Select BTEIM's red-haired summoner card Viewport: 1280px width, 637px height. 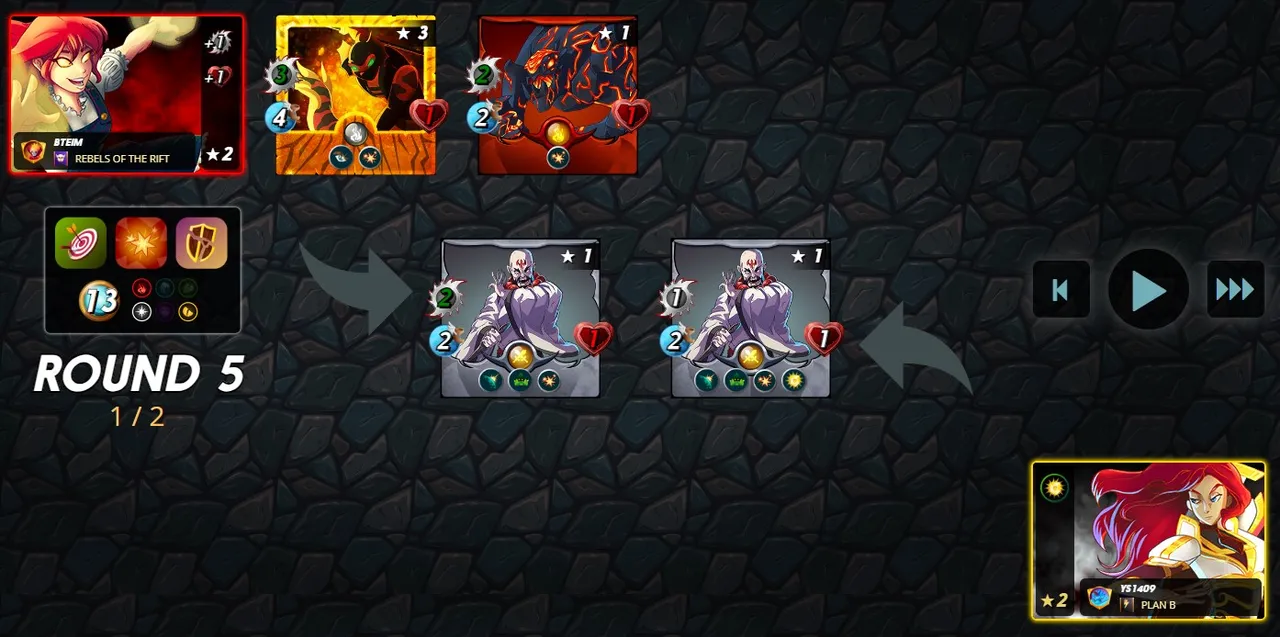tap(126, 93)
